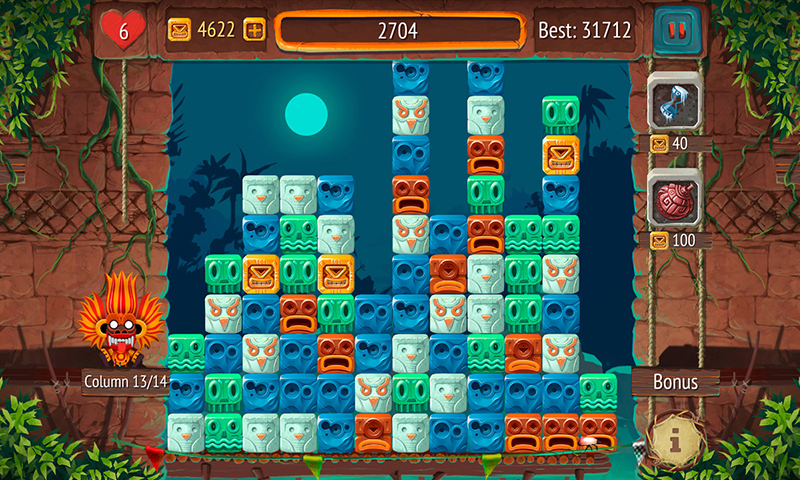Use the red carved bomb power-up
The image size is (800, 480).
tap(675, 198)
